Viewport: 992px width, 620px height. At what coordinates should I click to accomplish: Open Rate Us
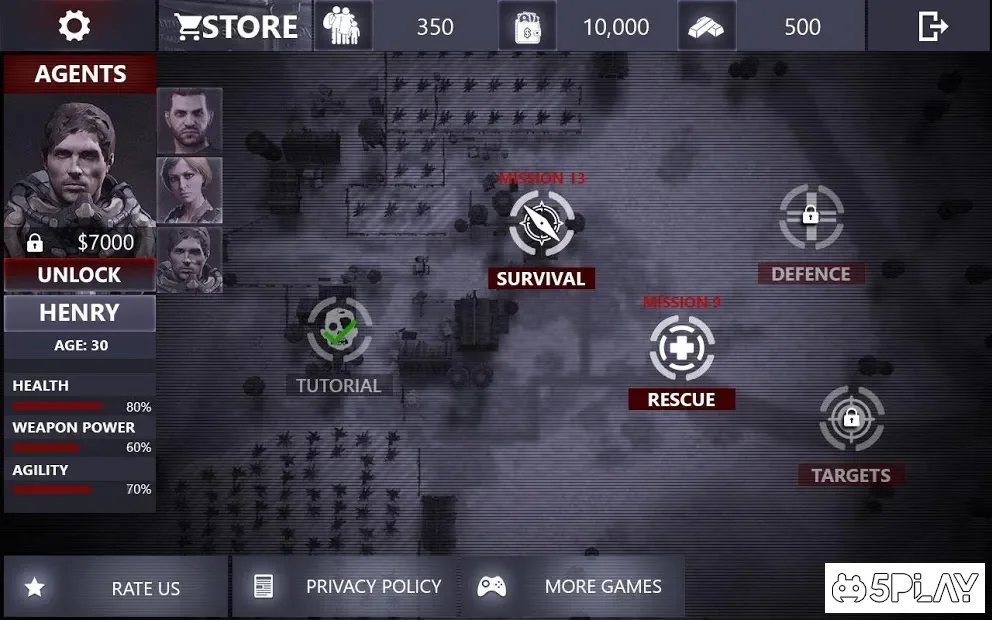coord(116,587)
